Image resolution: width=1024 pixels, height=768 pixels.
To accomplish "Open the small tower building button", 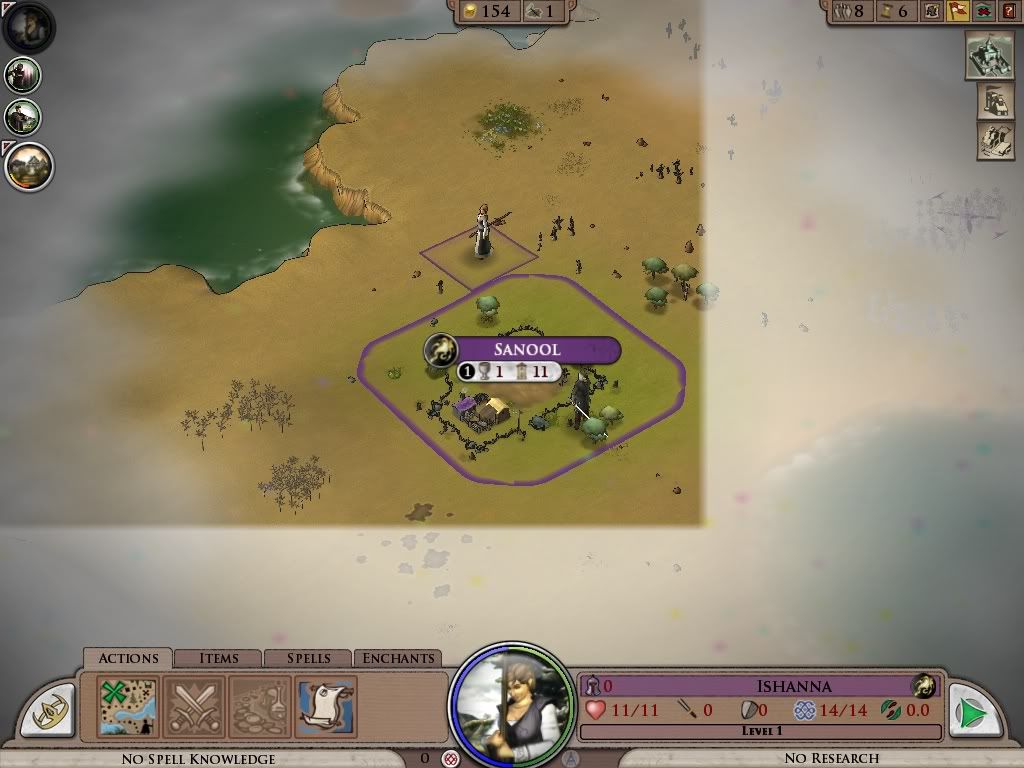I will [x=995, y=100].
